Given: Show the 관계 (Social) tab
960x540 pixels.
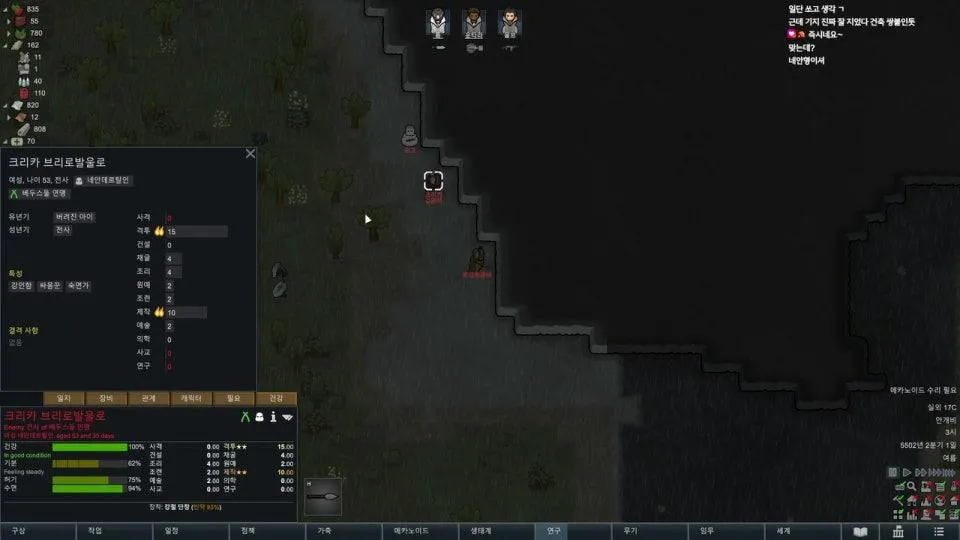Looking at the screenshot, I should pyautogui.click(x=149, y=398).
